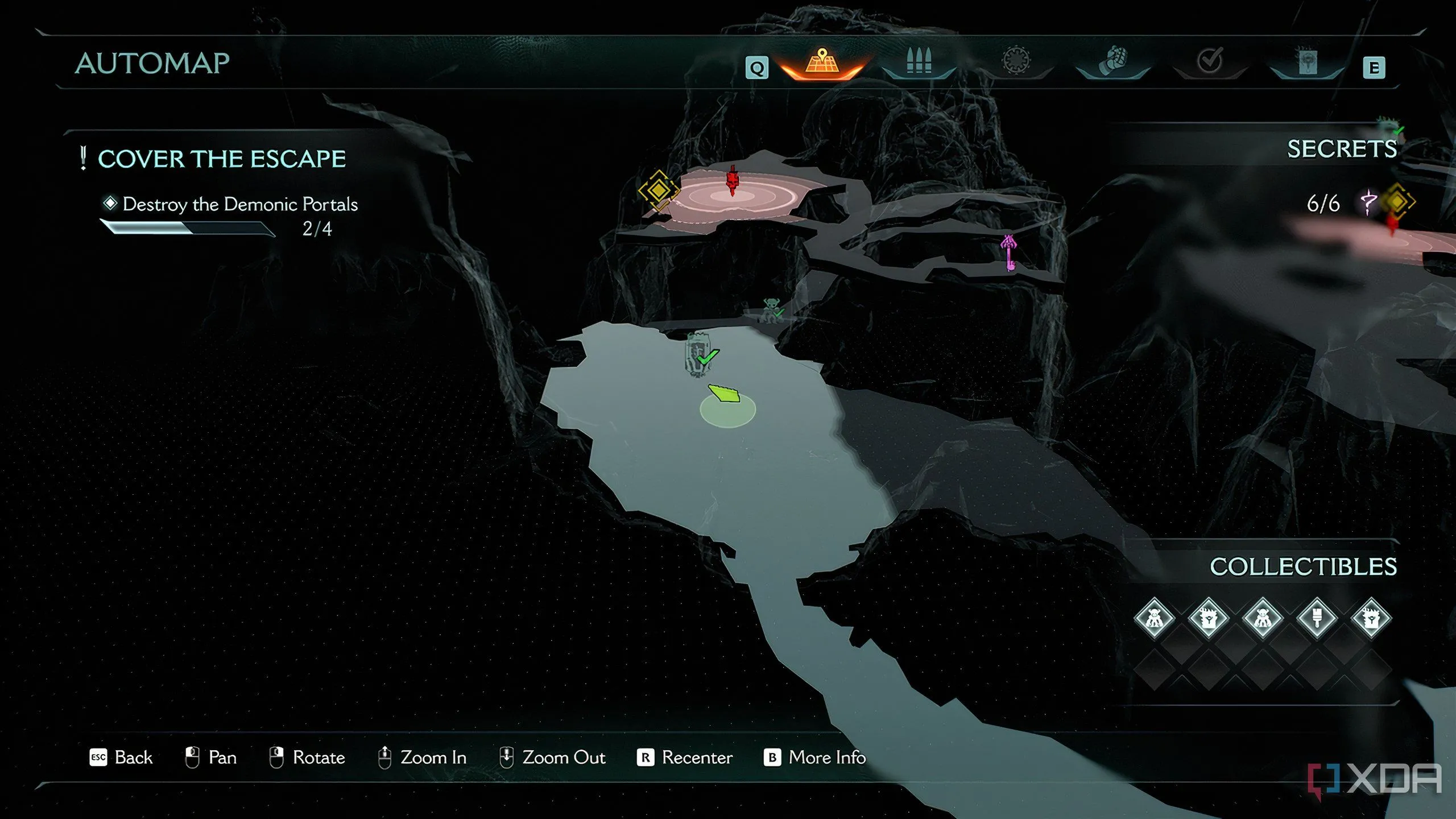Click the checked codex marker on the map
The height and width of the screenshot is (819, 1456).
(x=698, y=355)
